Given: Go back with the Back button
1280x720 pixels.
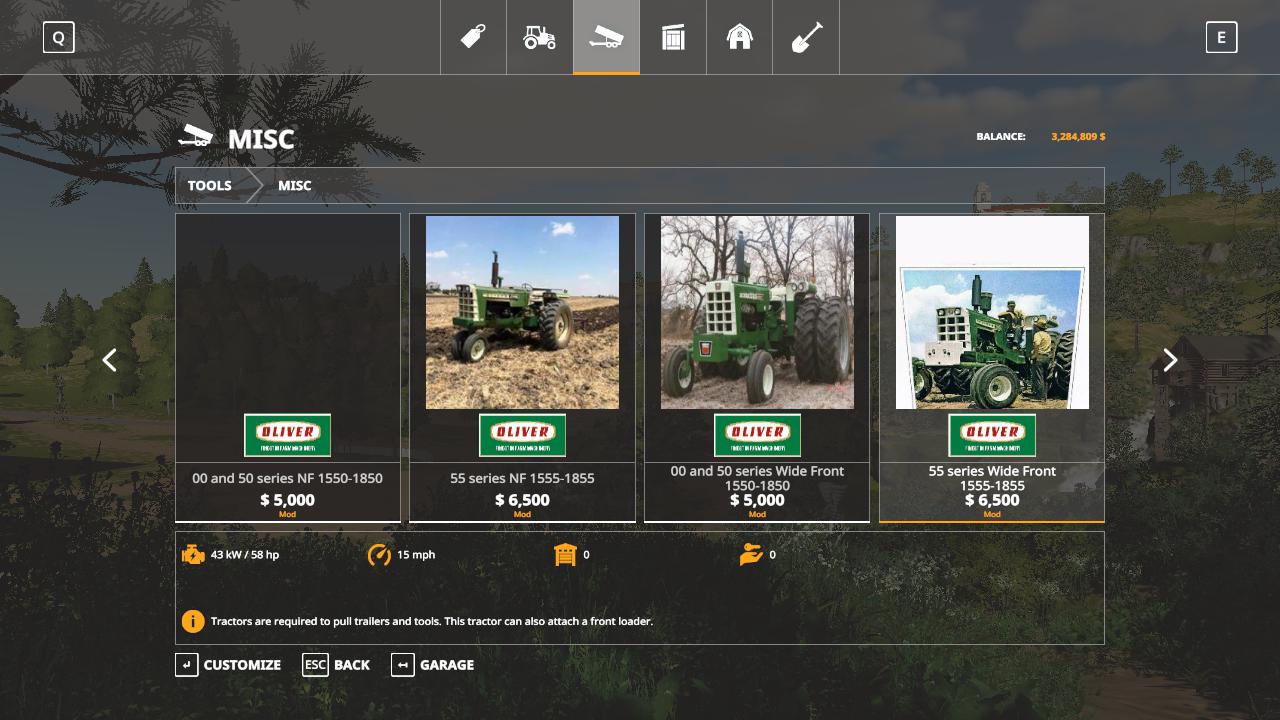Looking at the screenshot, I should coord(337,665).
